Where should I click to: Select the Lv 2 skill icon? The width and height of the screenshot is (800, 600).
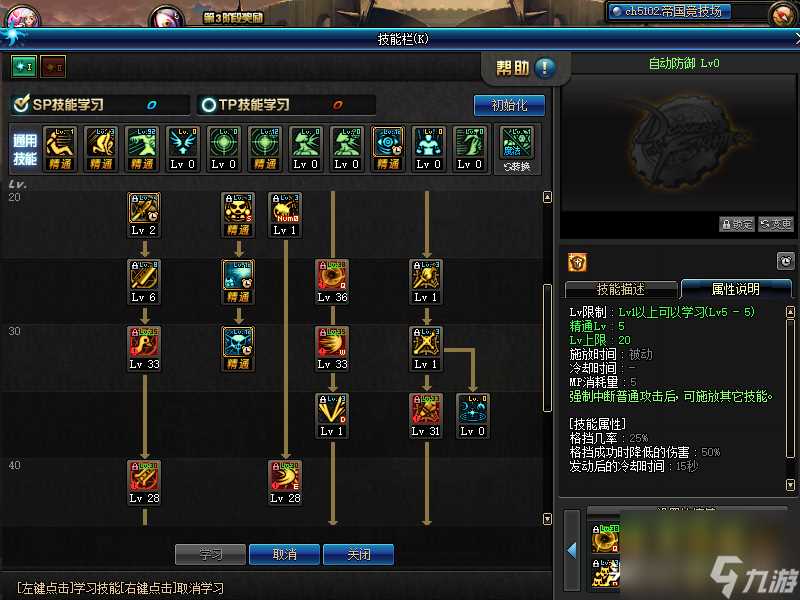pyautogui.click(x=144, y=208)
